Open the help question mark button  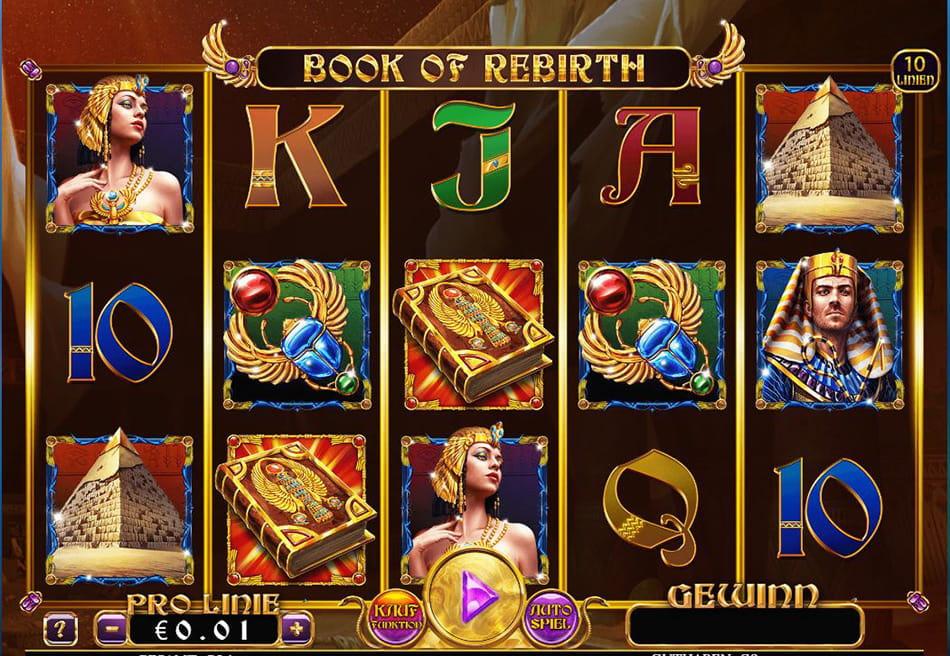61,629
